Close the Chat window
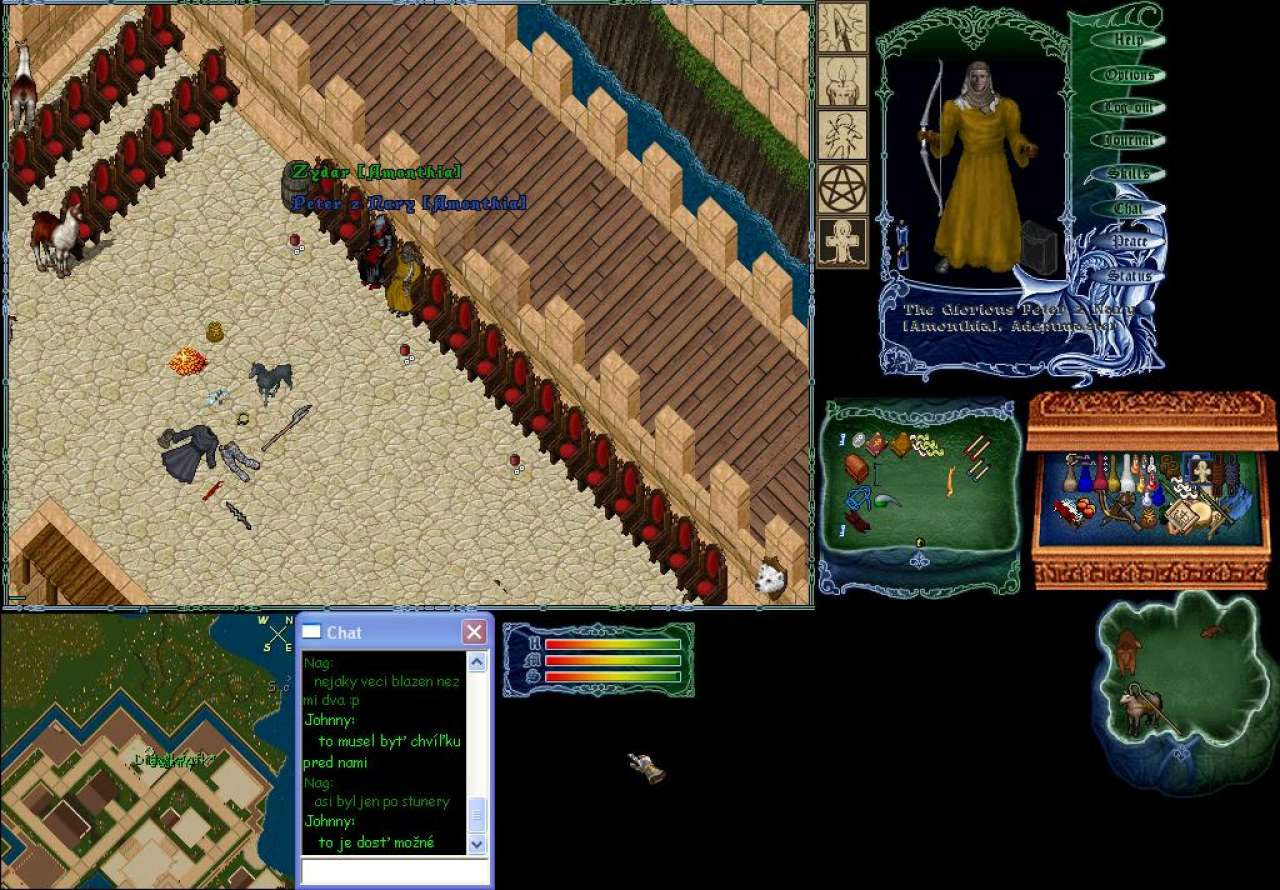 pyautogui.click(x=474, y=632)
